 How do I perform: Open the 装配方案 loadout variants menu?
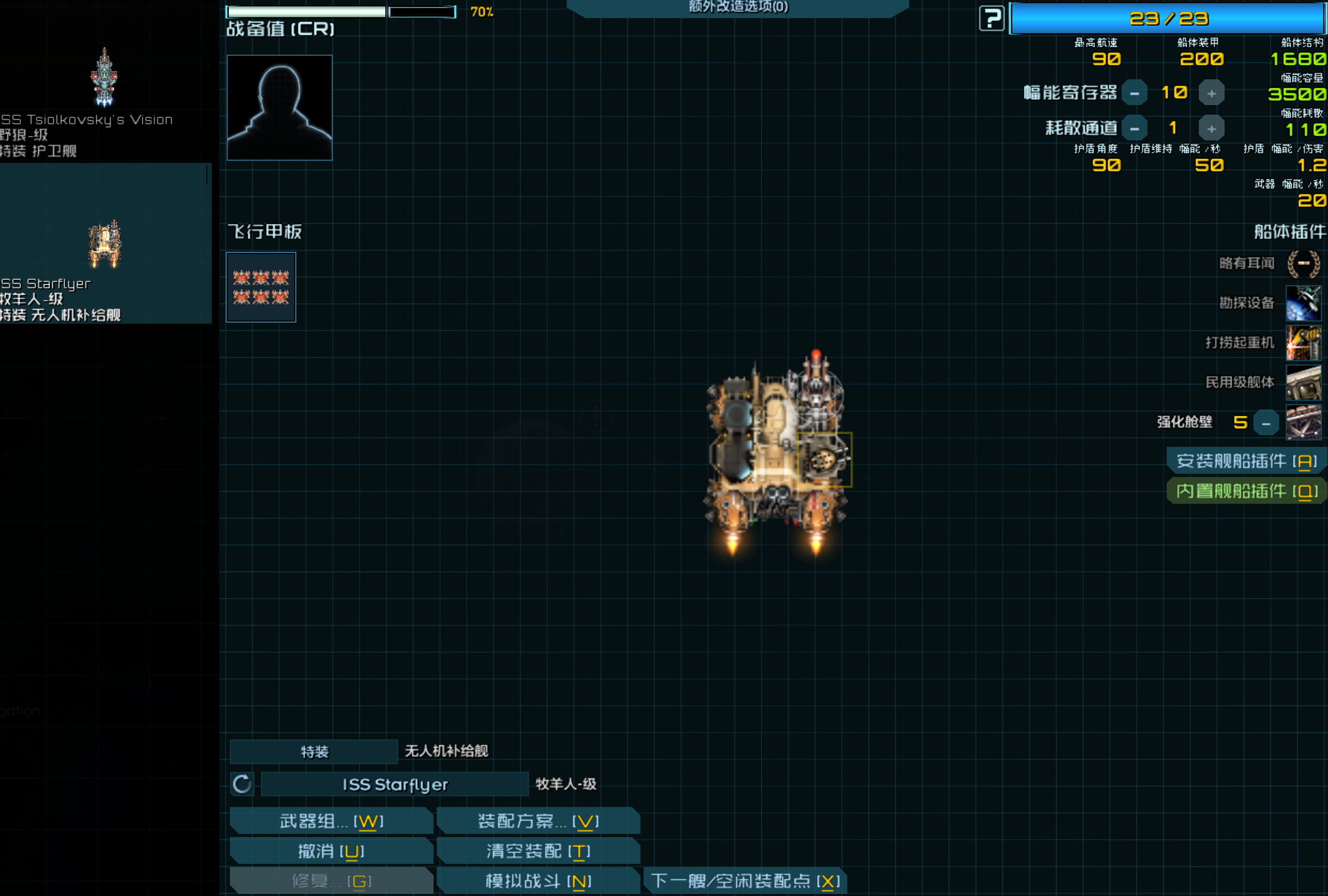(538, 821)
